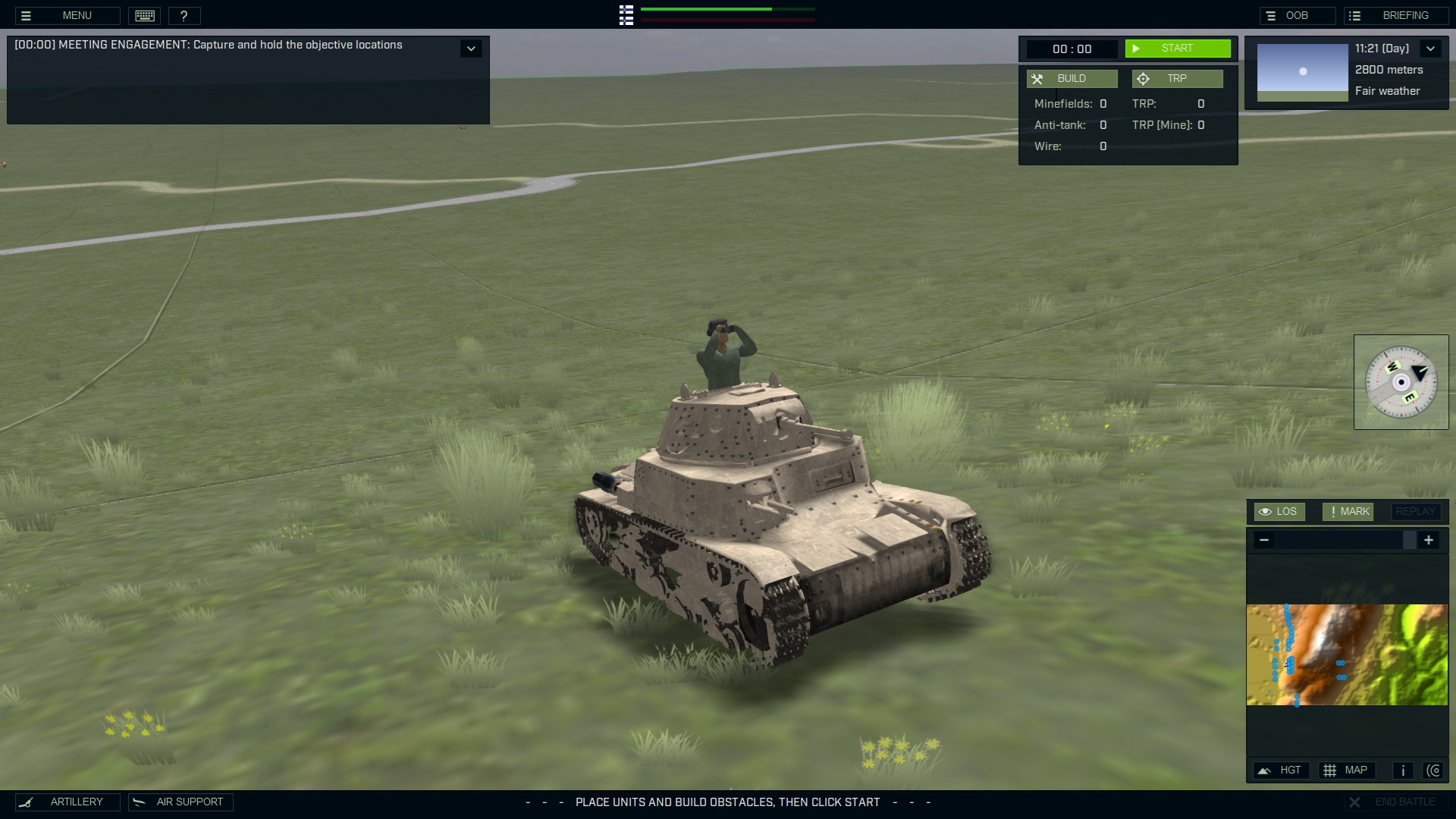Enable HGT height view on minimap

point(1281,770)
